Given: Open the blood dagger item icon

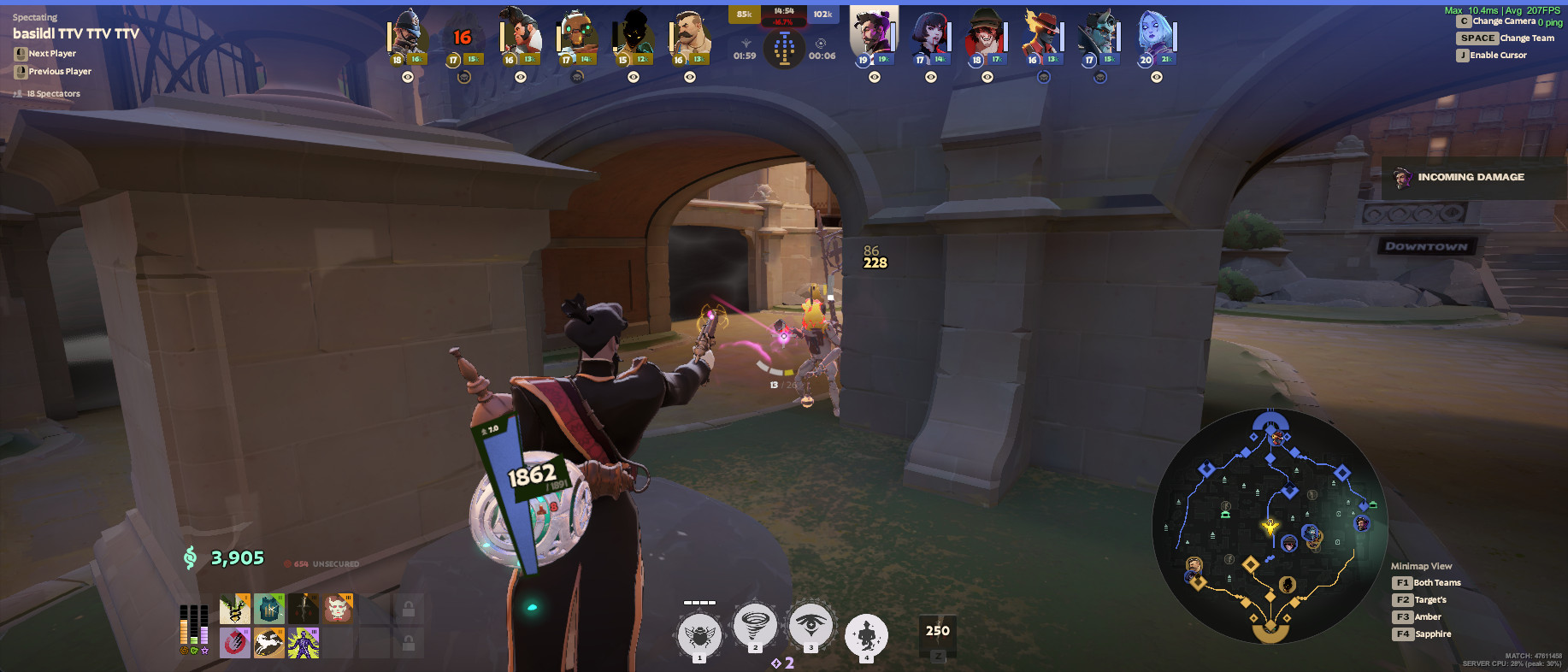Looking at the screenshot, I should [303, 610].
